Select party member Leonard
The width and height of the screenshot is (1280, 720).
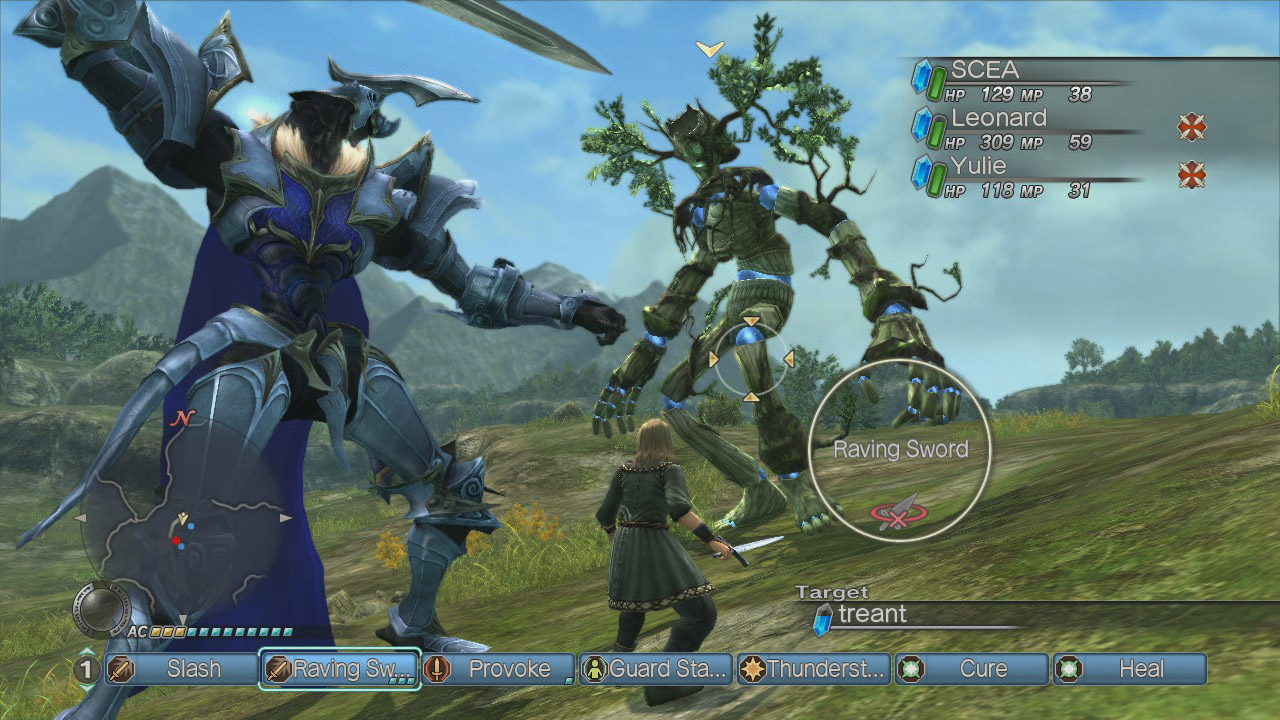pos(1020,128)
